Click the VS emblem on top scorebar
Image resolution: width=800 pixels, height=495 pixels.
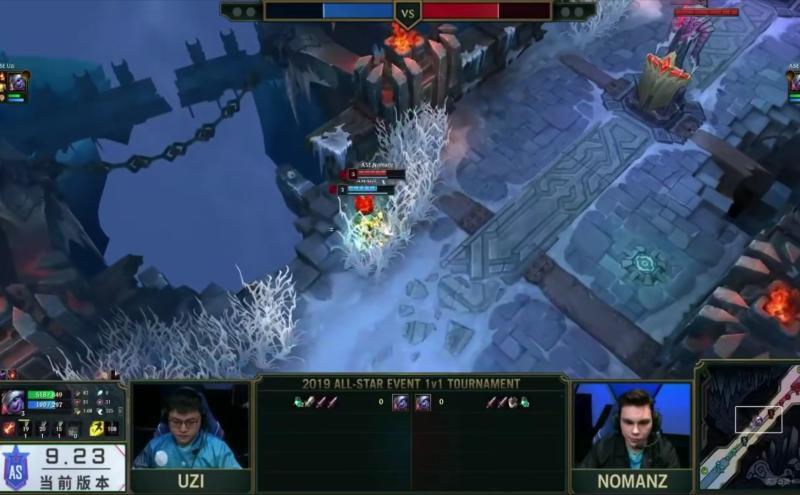(407, 13)
